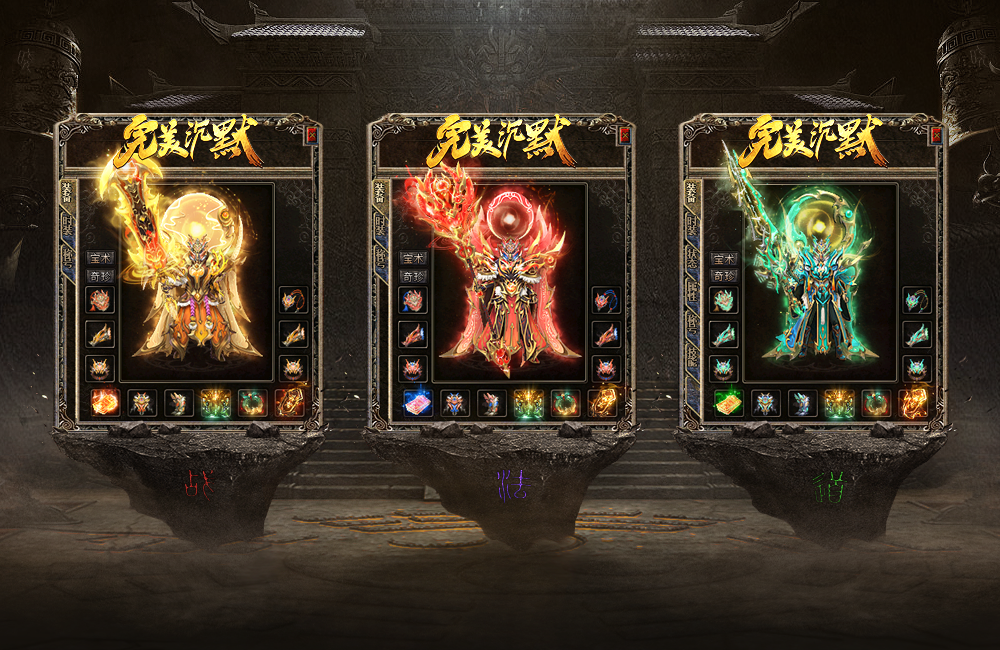Viewport: 1000px width, 650px height.
Task: Pick the green glowing scroll slot in taoist panel
Action: 728,403
